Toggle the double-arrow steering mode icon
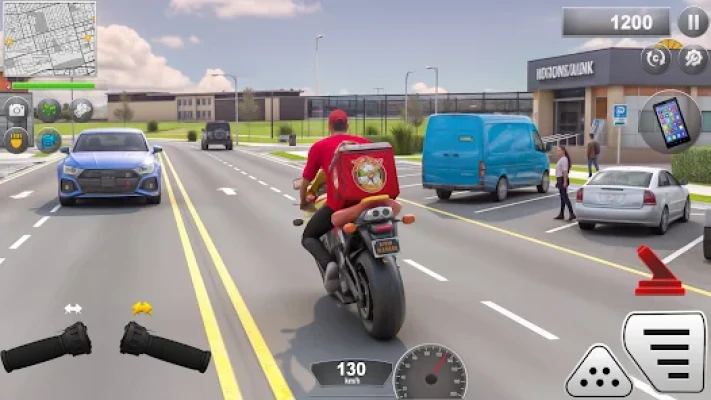Image resolution: width=711 pixels, height=400 pixels. [73, 309]
